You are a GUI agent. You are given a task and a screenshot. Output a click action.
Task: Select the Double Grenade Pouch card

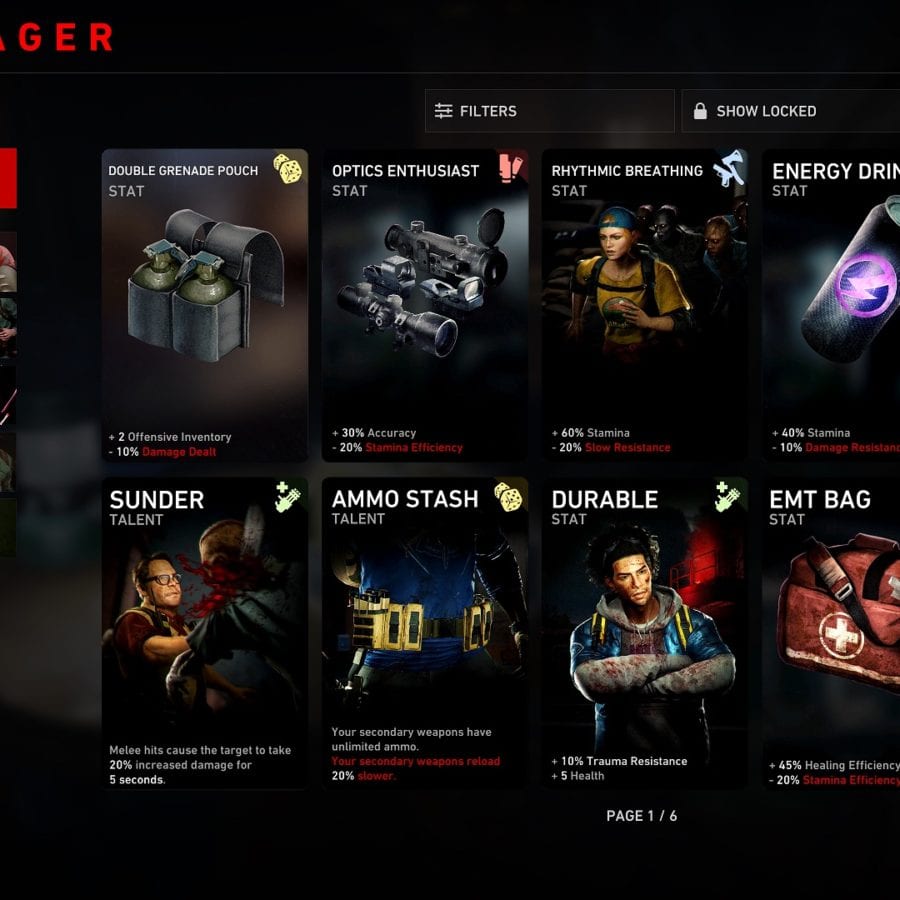pyautogui.click(x=205, y=305)
